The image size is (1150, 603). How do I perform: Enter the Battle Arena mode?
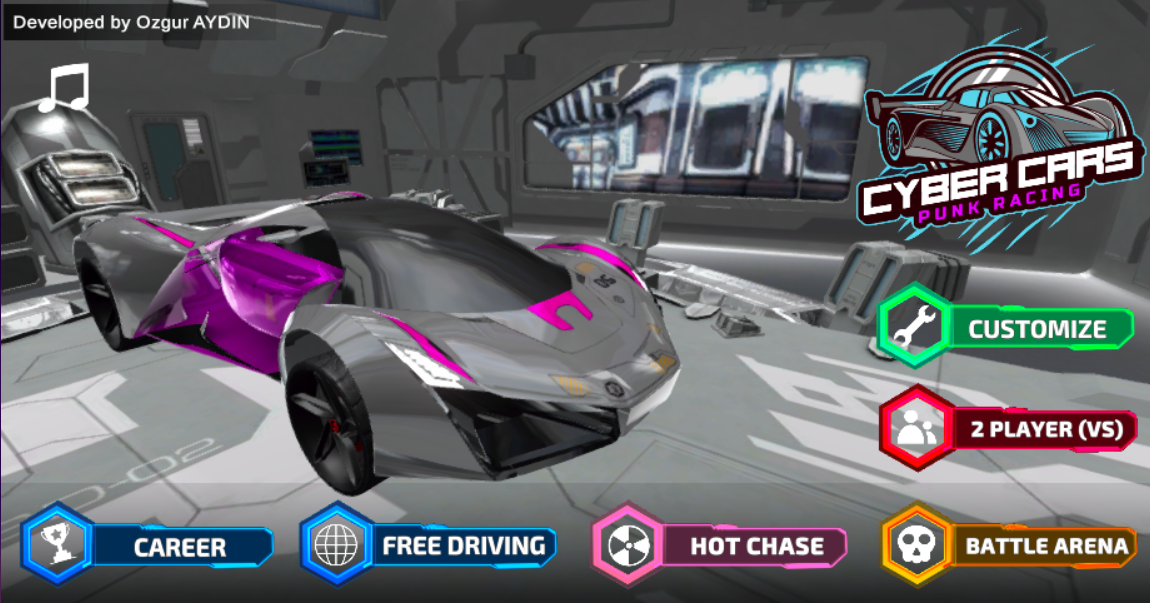(1010, 546)
